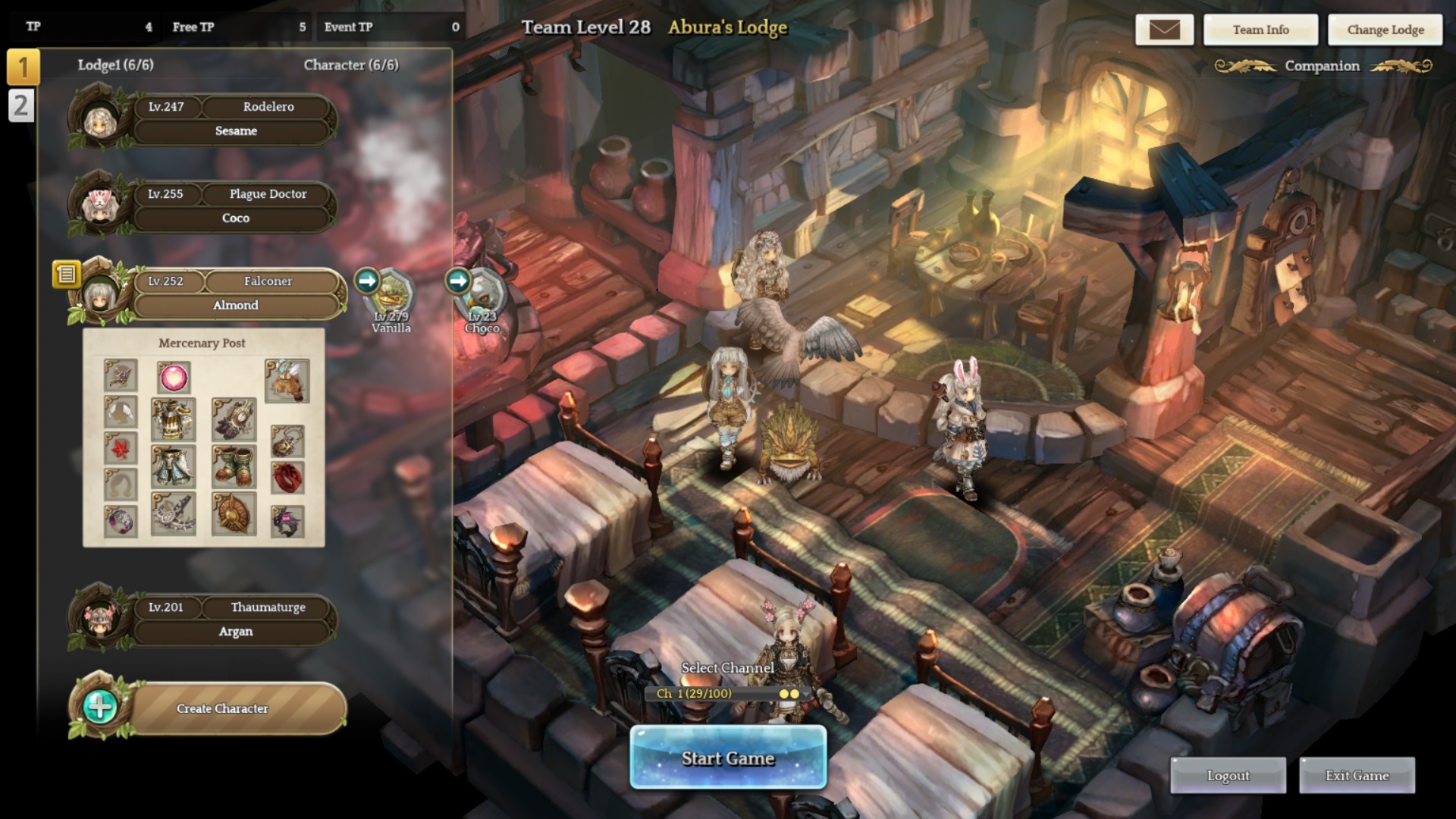Image resolution: width=1456 pixels, height=819 pixels.
Task: Select lodge tab 1
Action: pos(22,67)
